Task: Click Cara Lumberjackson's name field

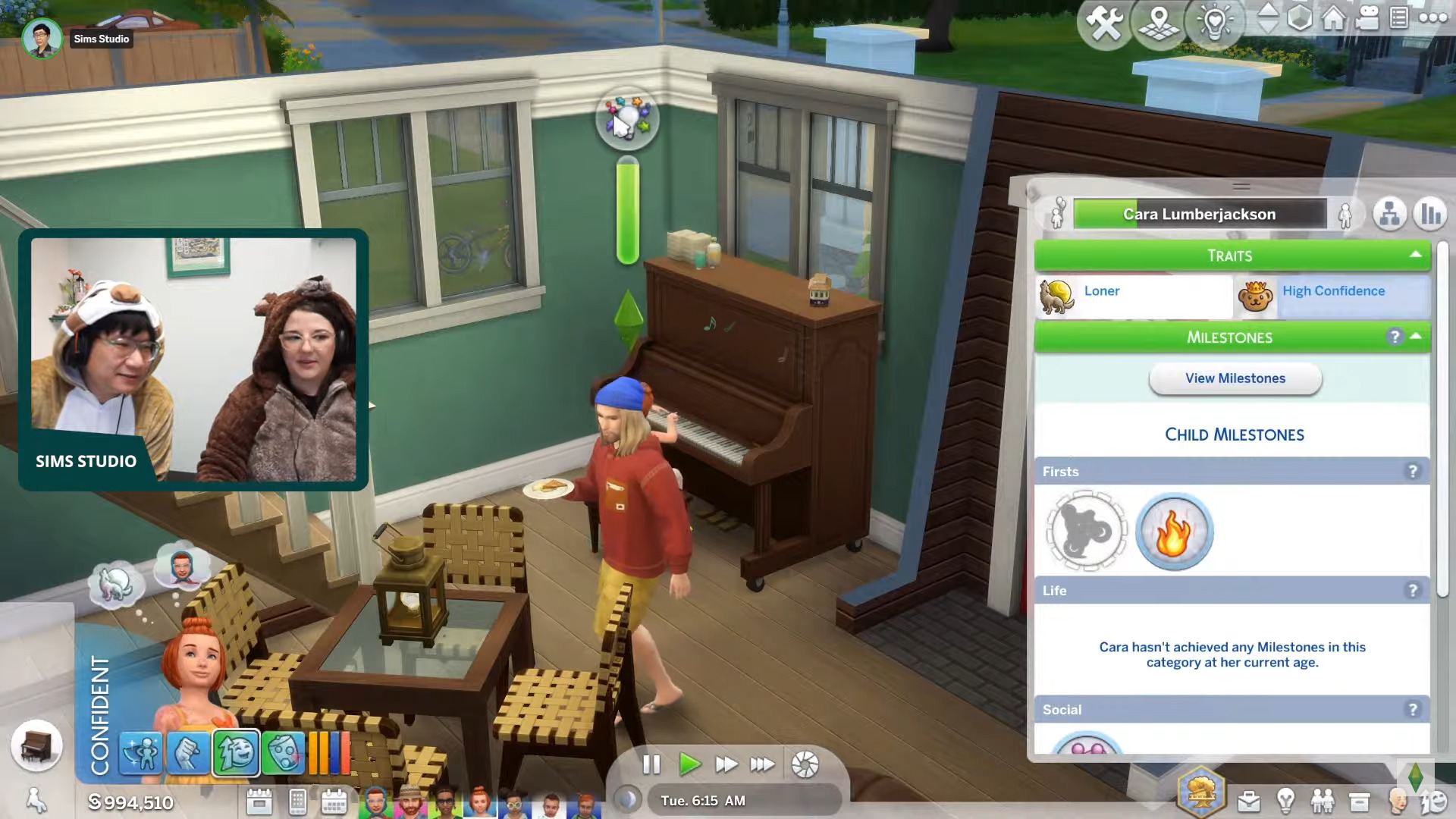Action: click(1198, 214)
